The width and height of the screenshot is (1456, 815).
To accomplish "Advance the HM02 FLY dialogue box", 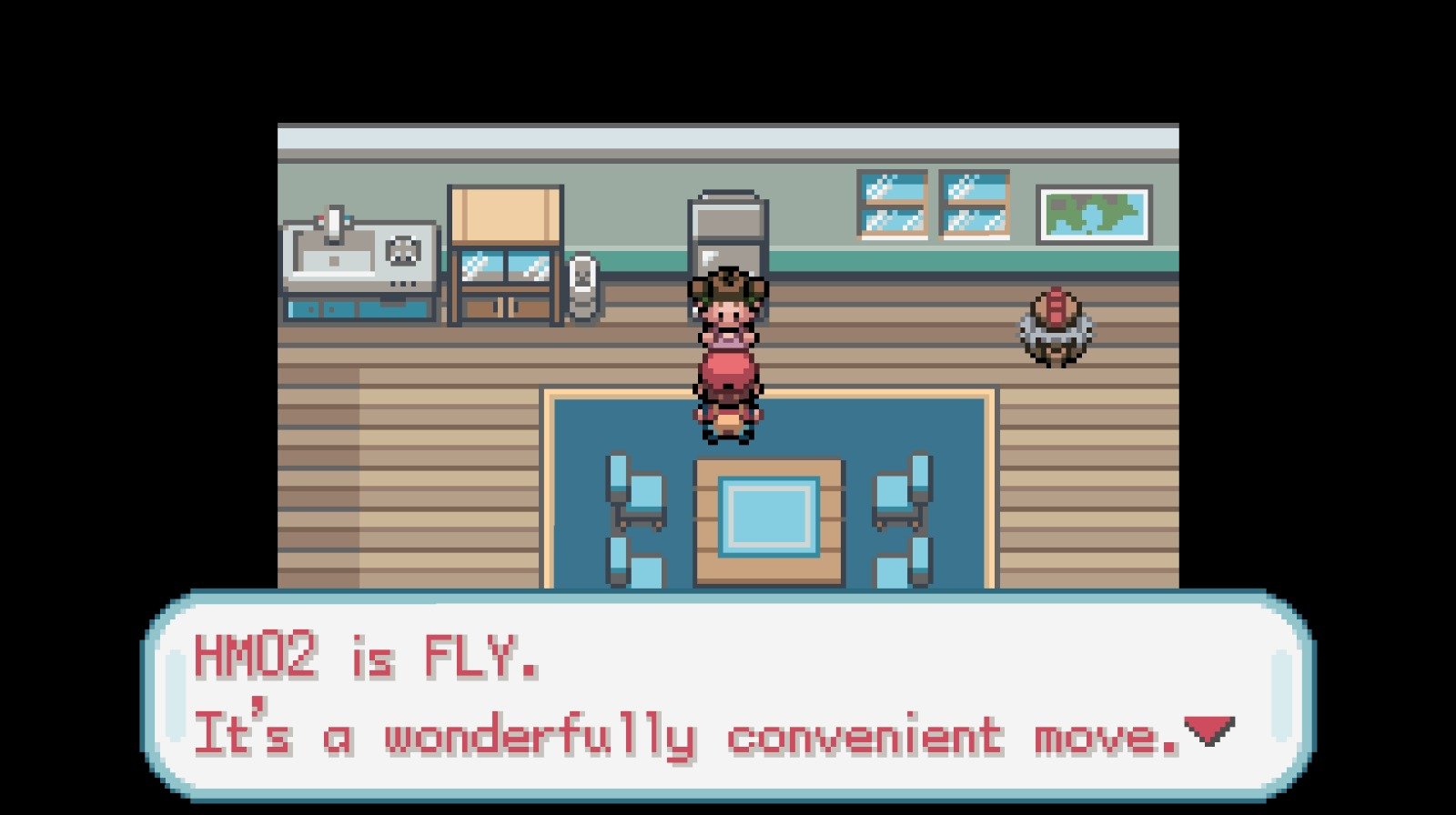I will [x=728, y=696].
